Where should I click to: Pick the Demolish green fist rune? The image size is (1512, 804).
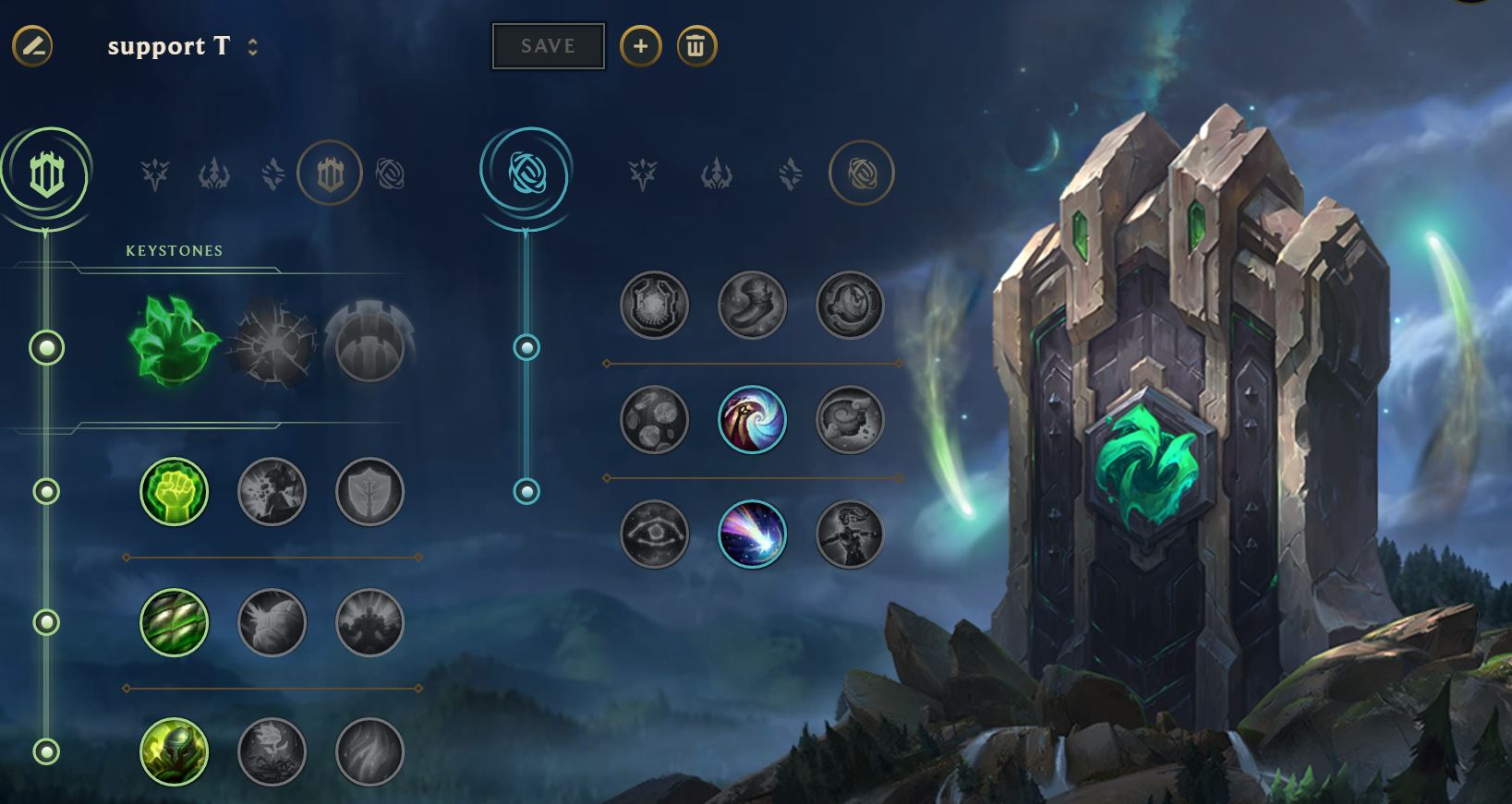pos(174,491)
